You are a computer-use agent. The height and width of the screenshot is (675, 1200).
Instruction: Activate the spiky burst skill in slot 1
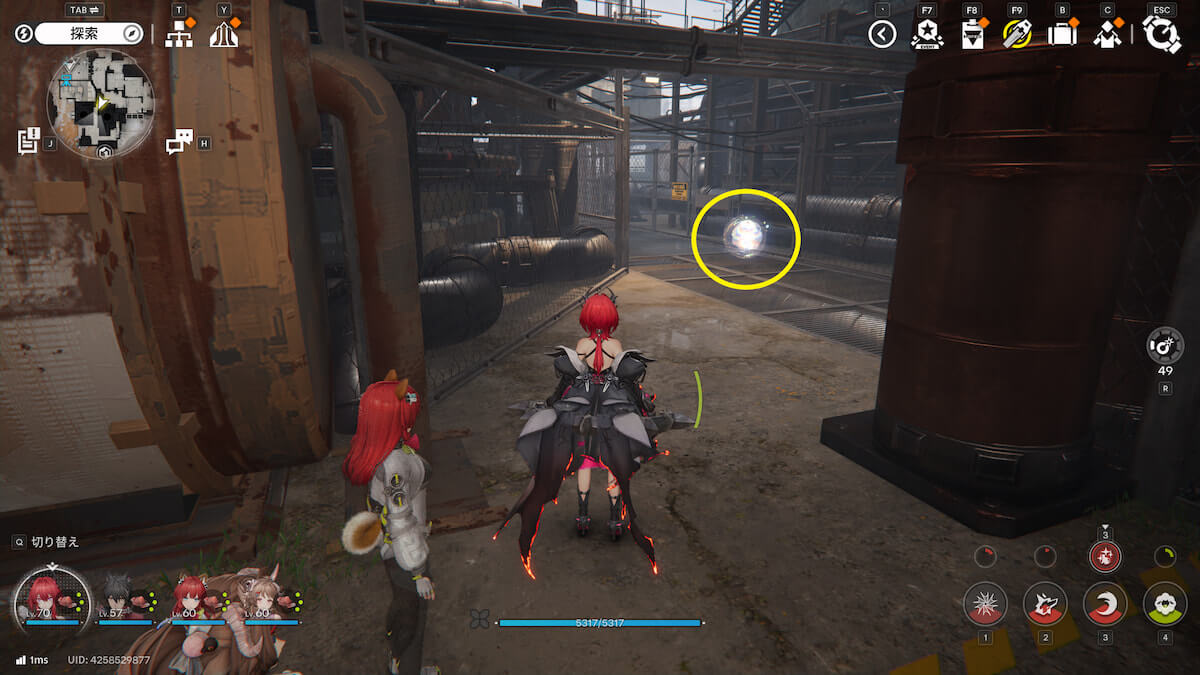(984, 604)
